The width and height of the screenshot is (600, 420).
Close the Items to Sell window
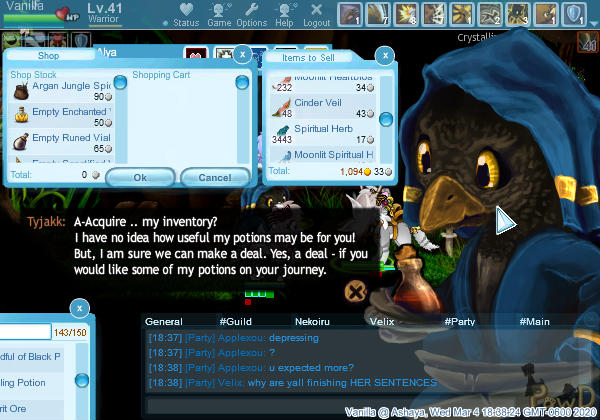pyautogui.click(x=382, y=56)
